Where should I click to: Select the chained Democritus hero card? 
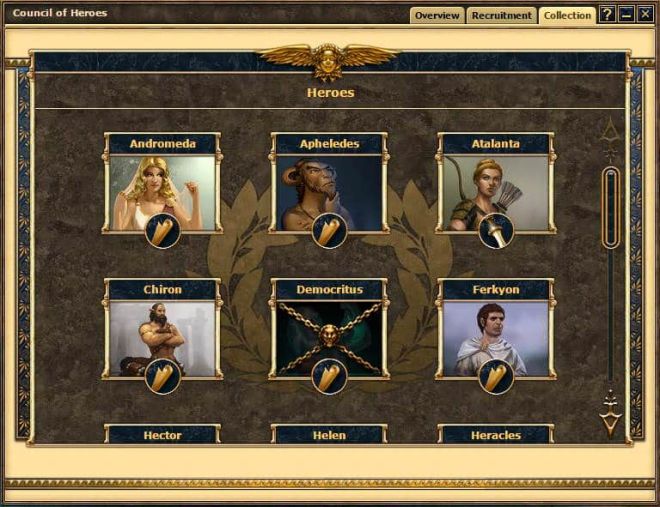(328, 336)
